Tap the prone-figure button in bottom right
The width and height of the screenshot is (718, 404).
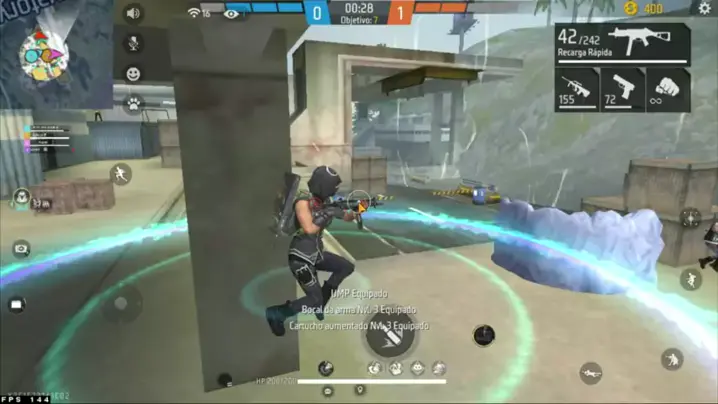[x=591, y=374]
